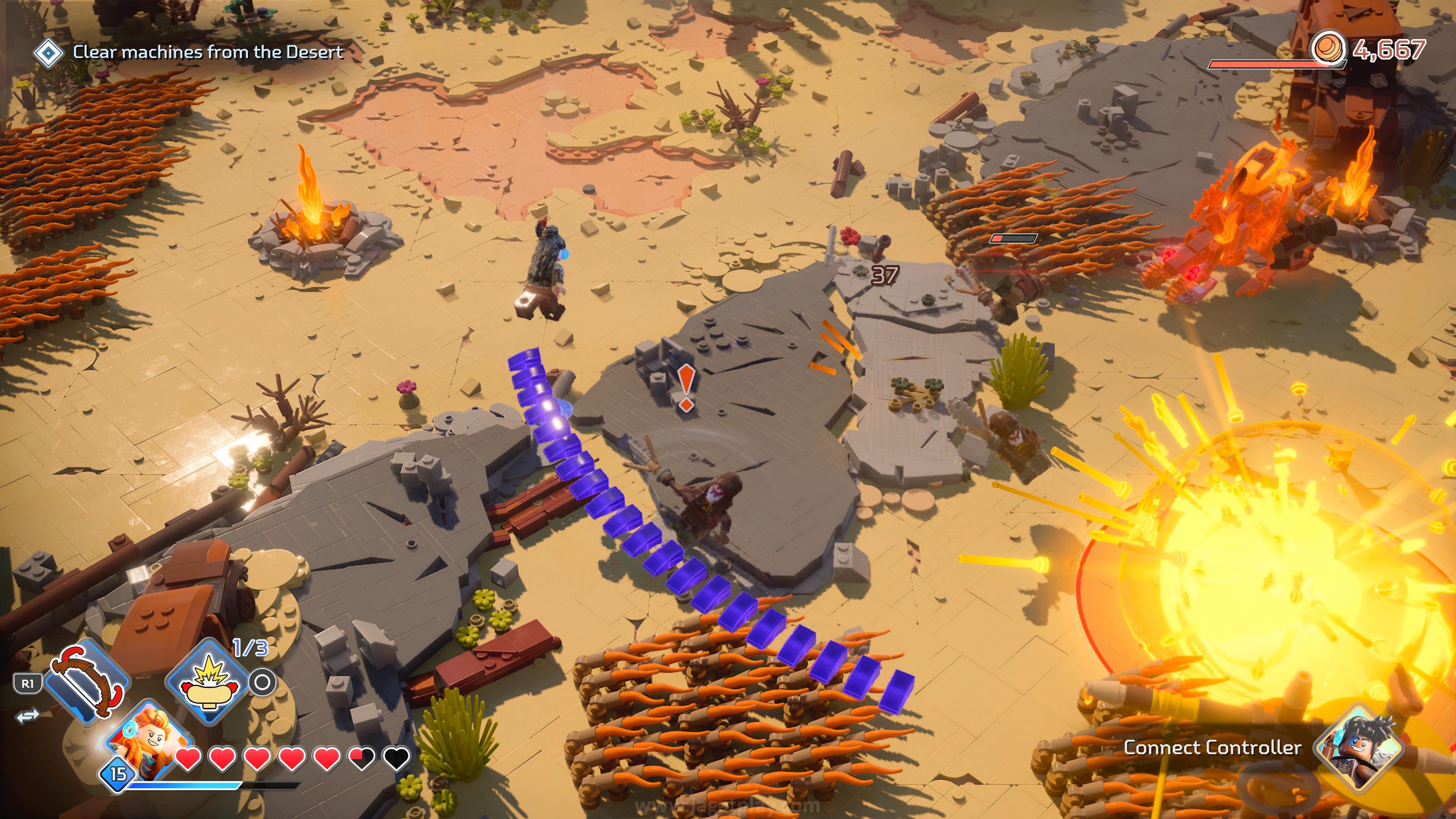Click the Connect Controller prompt
1456x819 pixels.
pyautogui.click(x=1213, y=748)
